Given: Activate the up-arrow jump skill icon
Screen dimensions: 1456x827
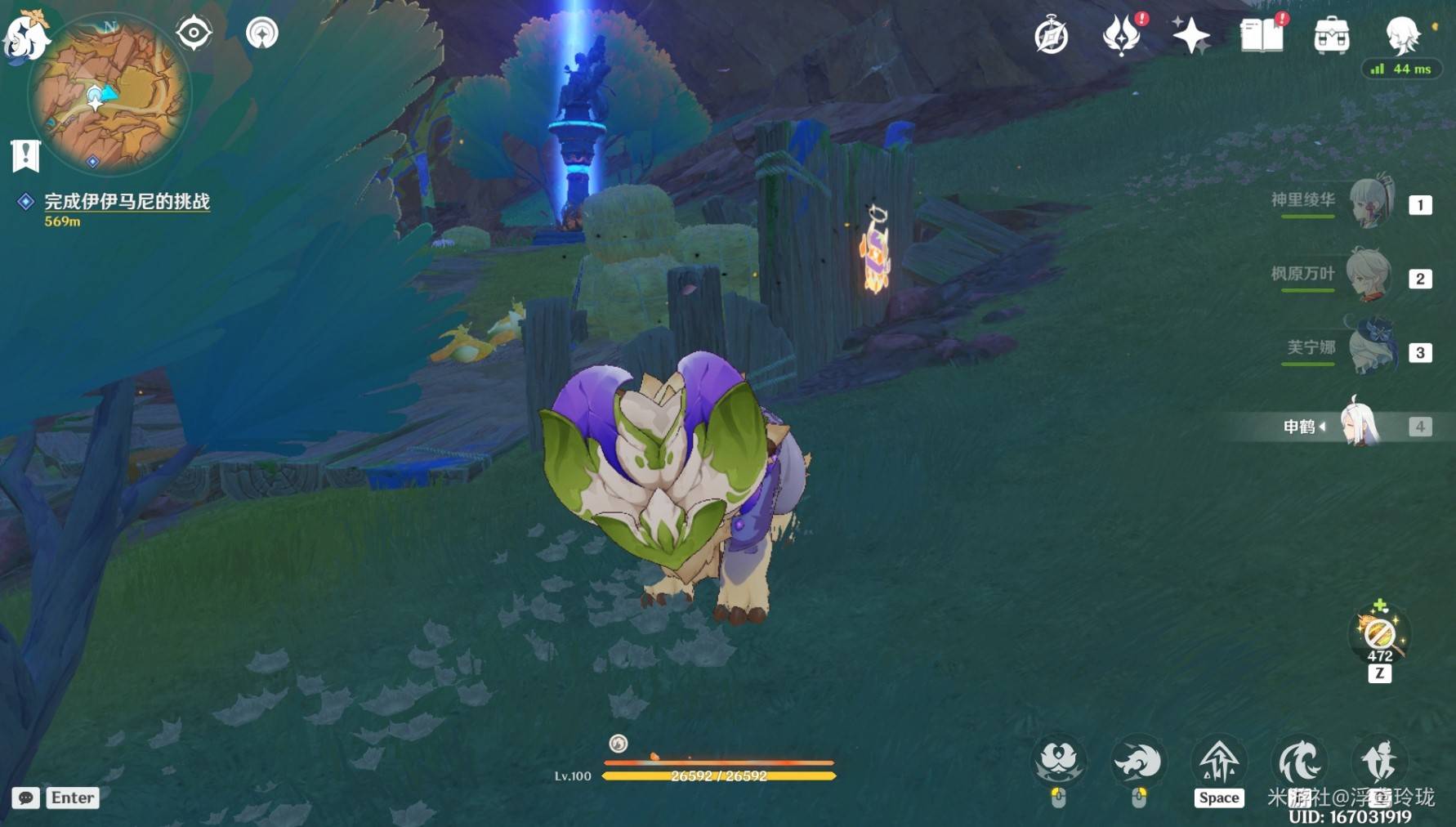Looking at the screenshot, I should click(1218, 762).
